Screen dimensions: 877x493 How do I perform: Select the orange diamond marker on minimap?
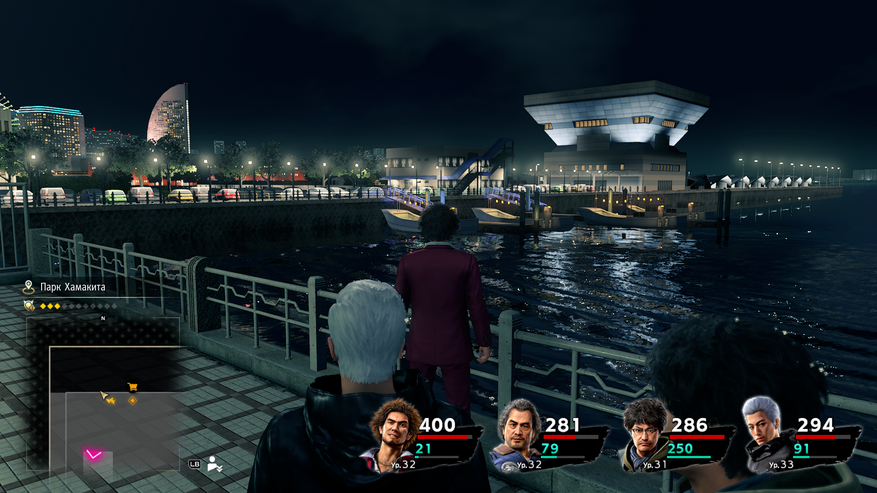[x=132, y=400]
